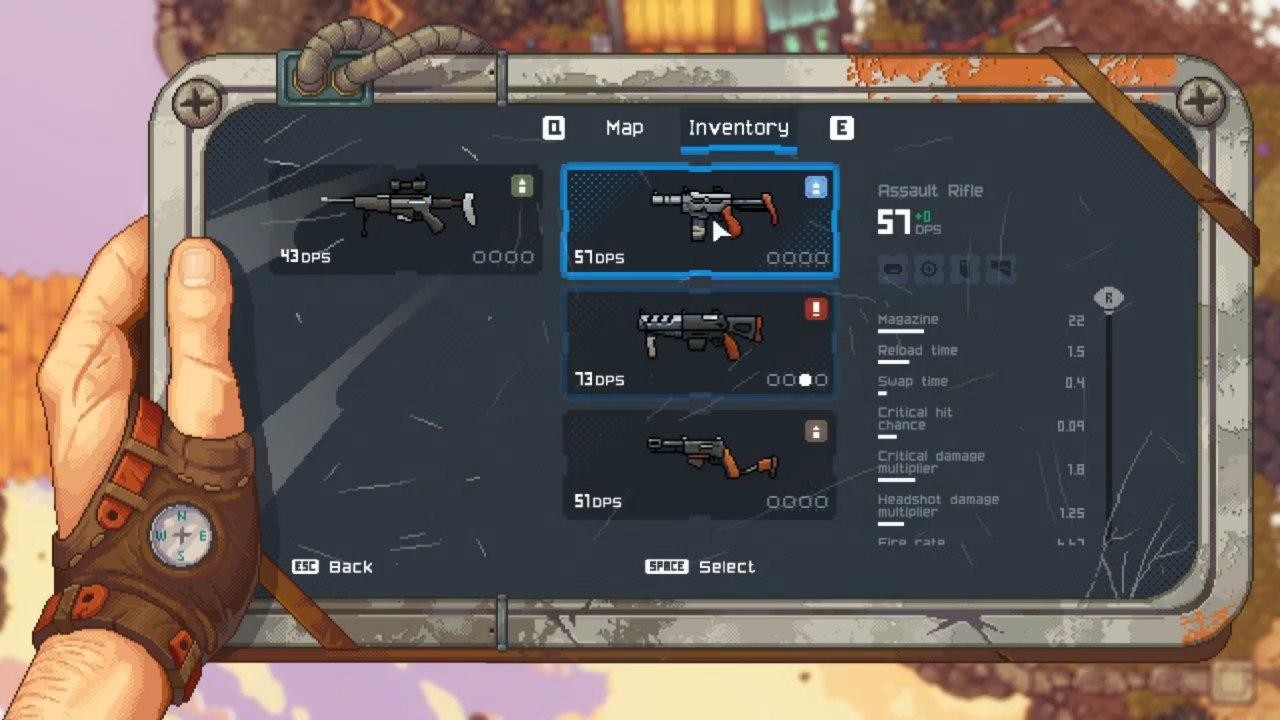Click the red alert badge on the 73 DPS weapon
The image size is (1280, 720).
(816, 309)
